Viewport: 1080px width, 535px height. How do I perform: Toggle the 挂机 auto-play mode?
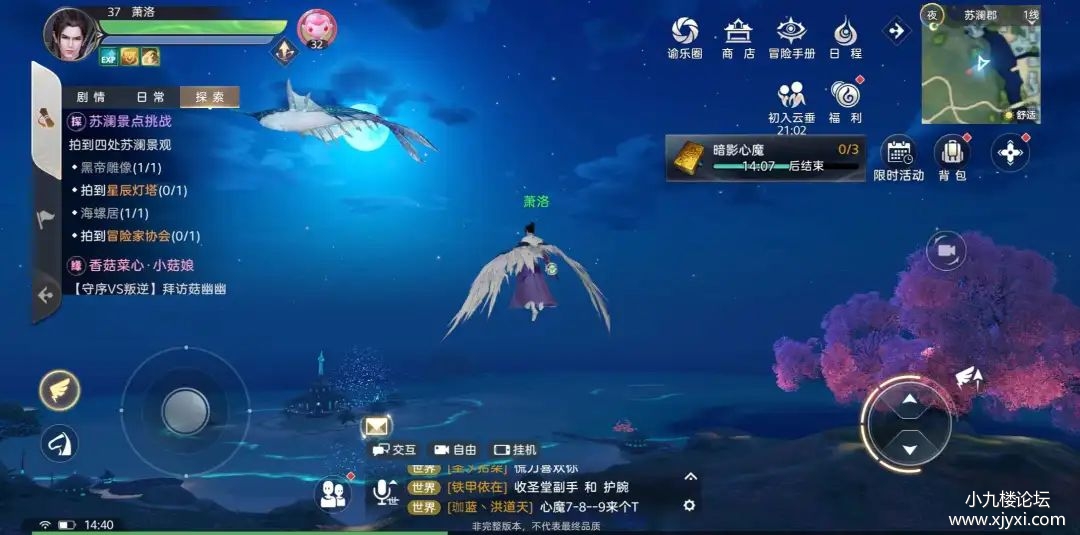[x=515, y=450]
